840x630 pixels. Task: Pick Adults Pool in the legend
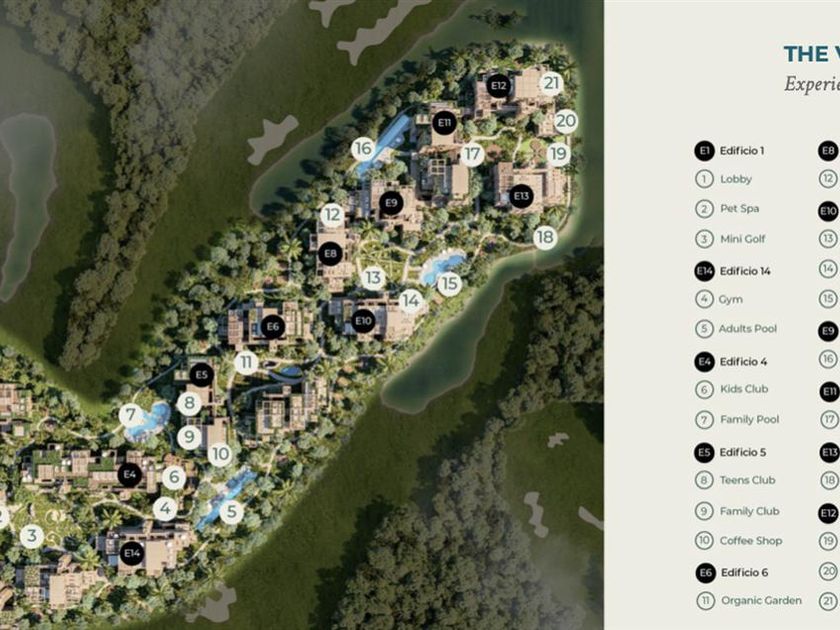(747, 329)
